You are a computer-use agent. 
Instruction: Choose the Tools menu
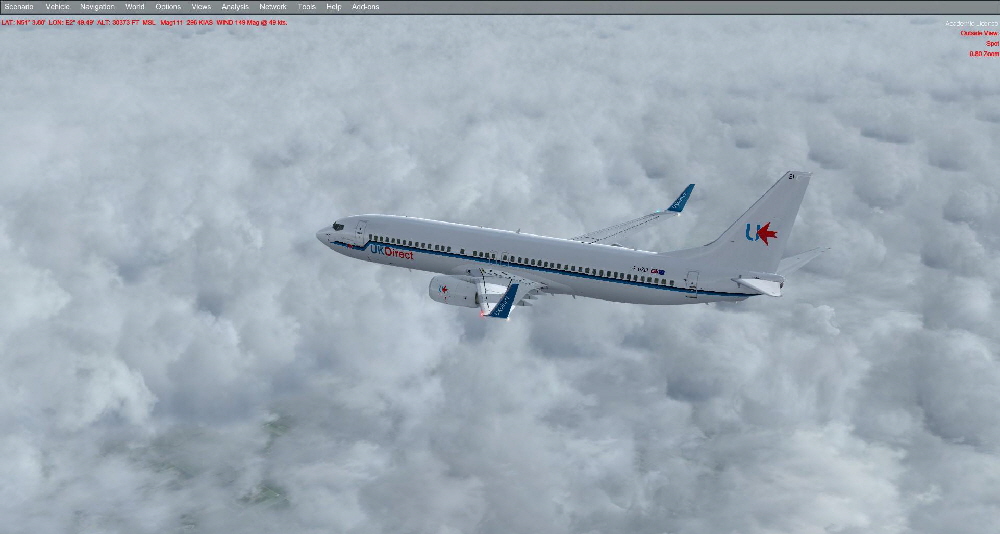(306, 7)
